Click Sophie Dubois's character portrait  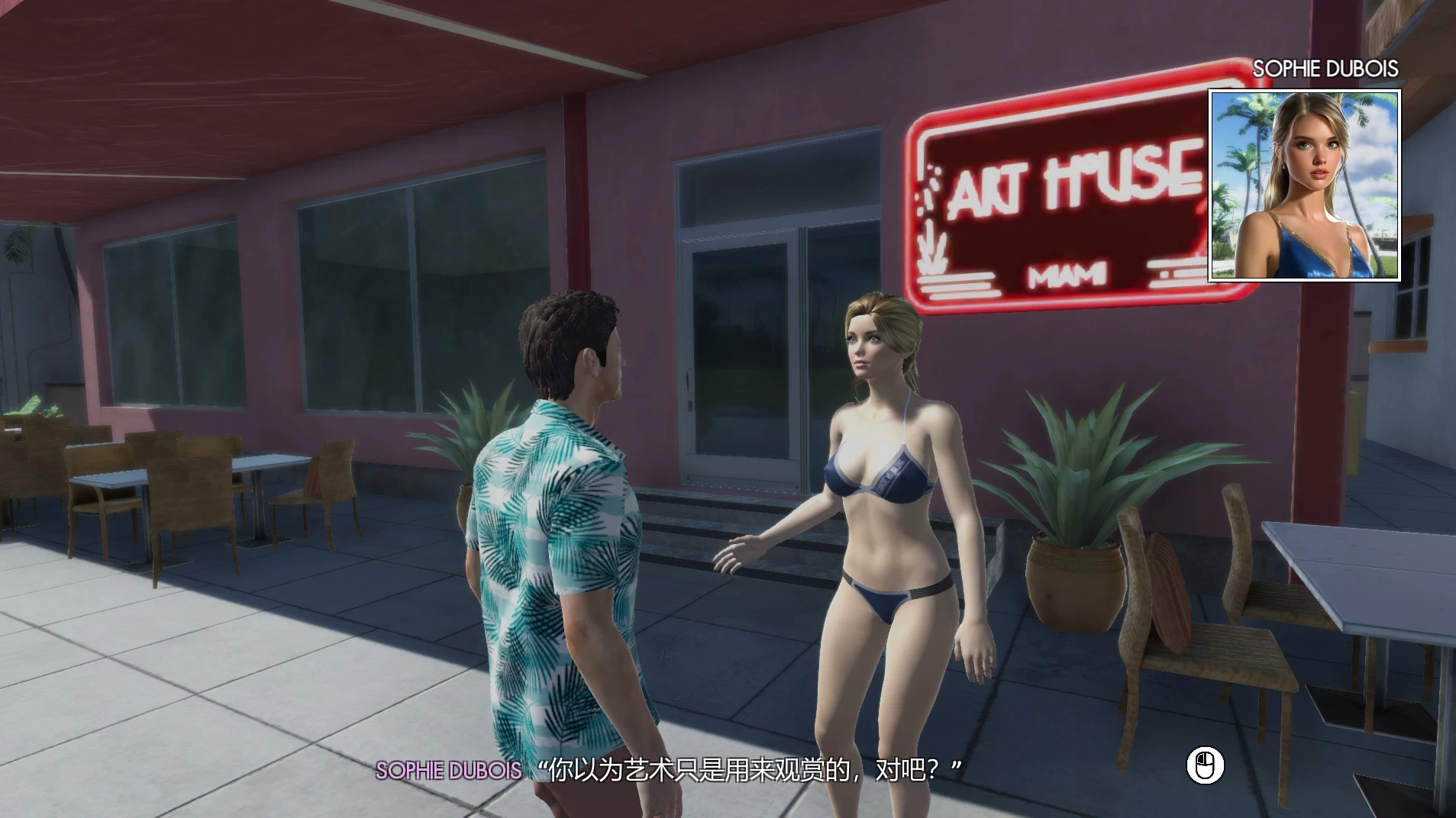1304,185
